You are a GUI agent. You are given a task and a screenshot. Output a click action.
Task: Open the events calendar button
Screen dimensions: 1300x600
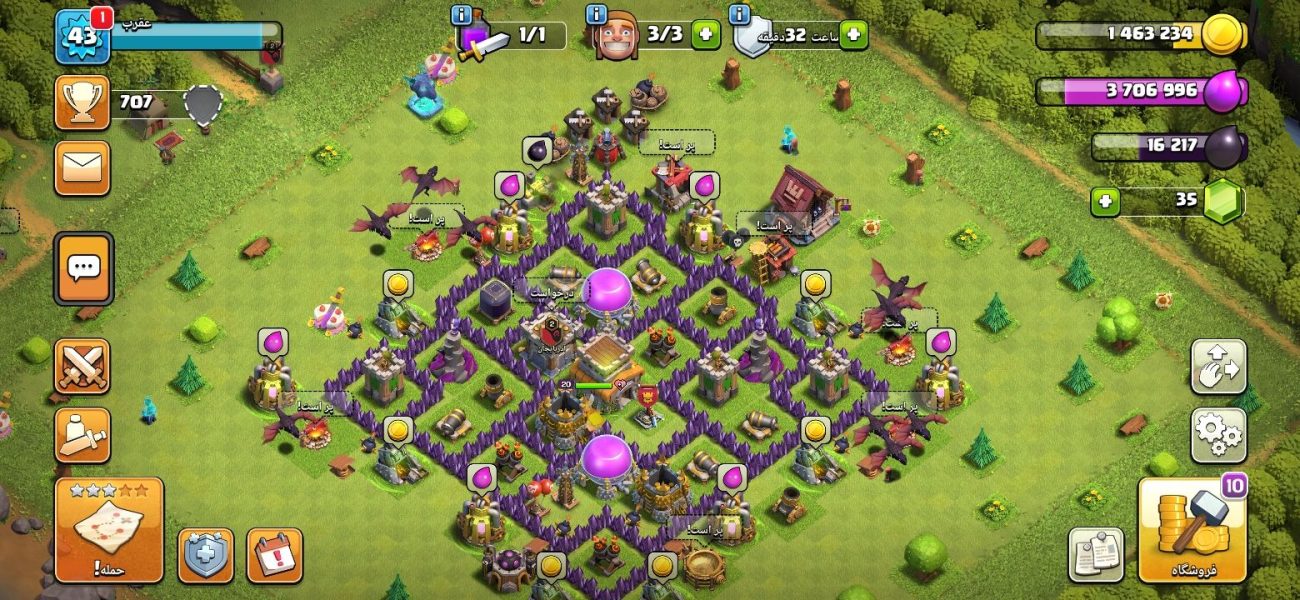pos(274,555)
